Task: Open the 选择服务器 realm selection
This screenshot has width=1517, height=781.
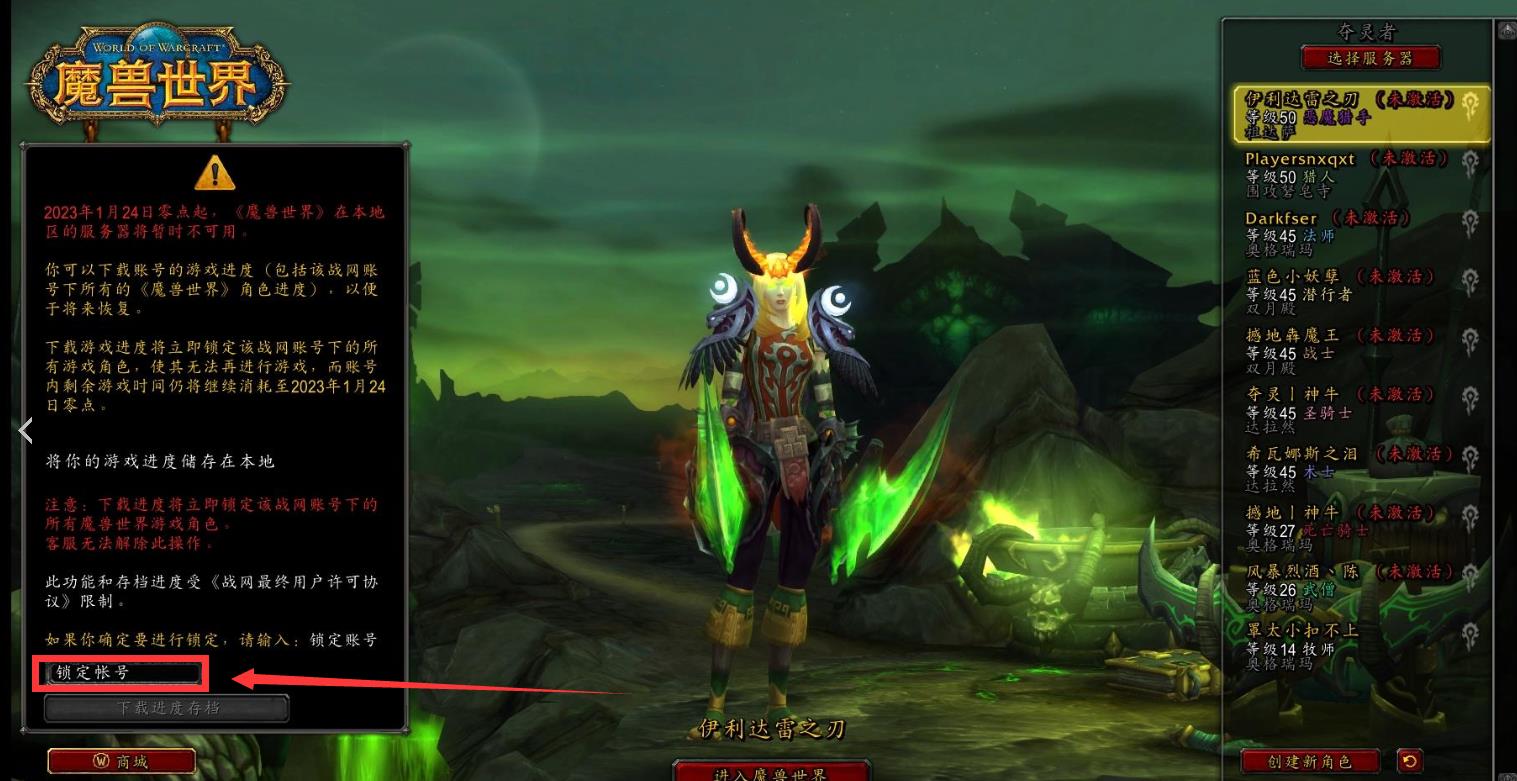Action: click(1370, 58)
